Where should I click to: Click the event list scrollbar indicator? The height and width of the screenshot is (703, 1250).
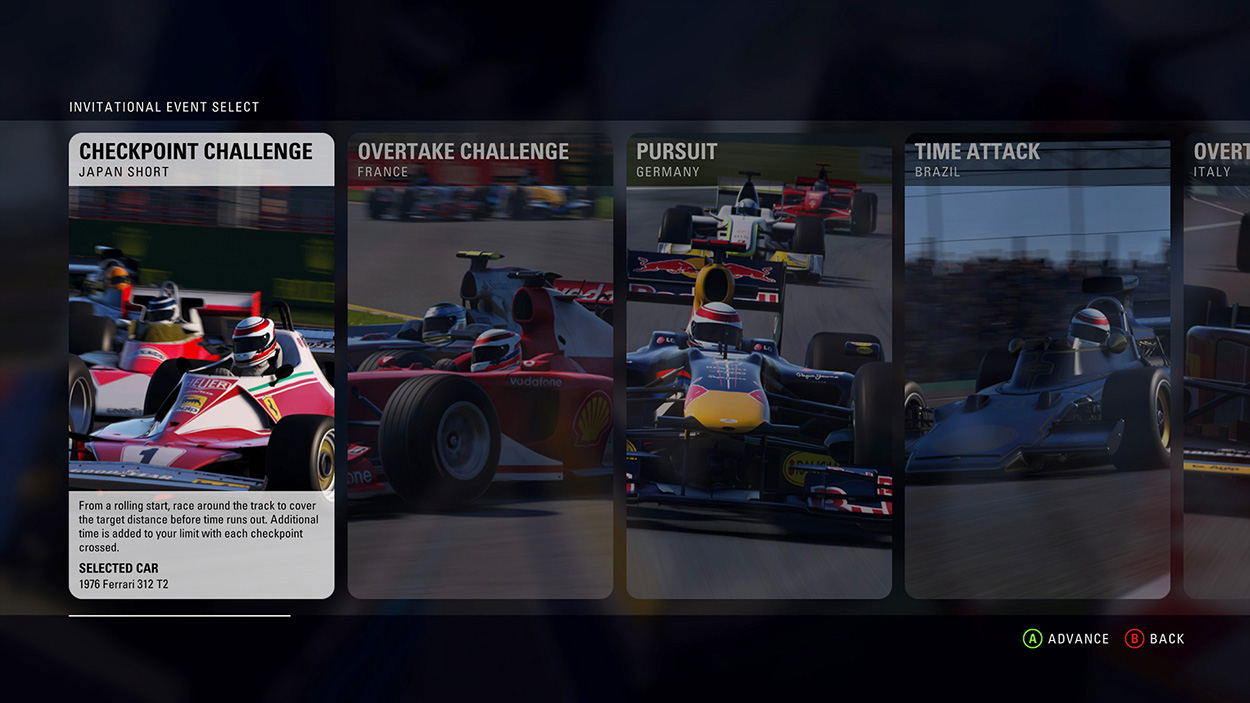[x=180, y=616]
